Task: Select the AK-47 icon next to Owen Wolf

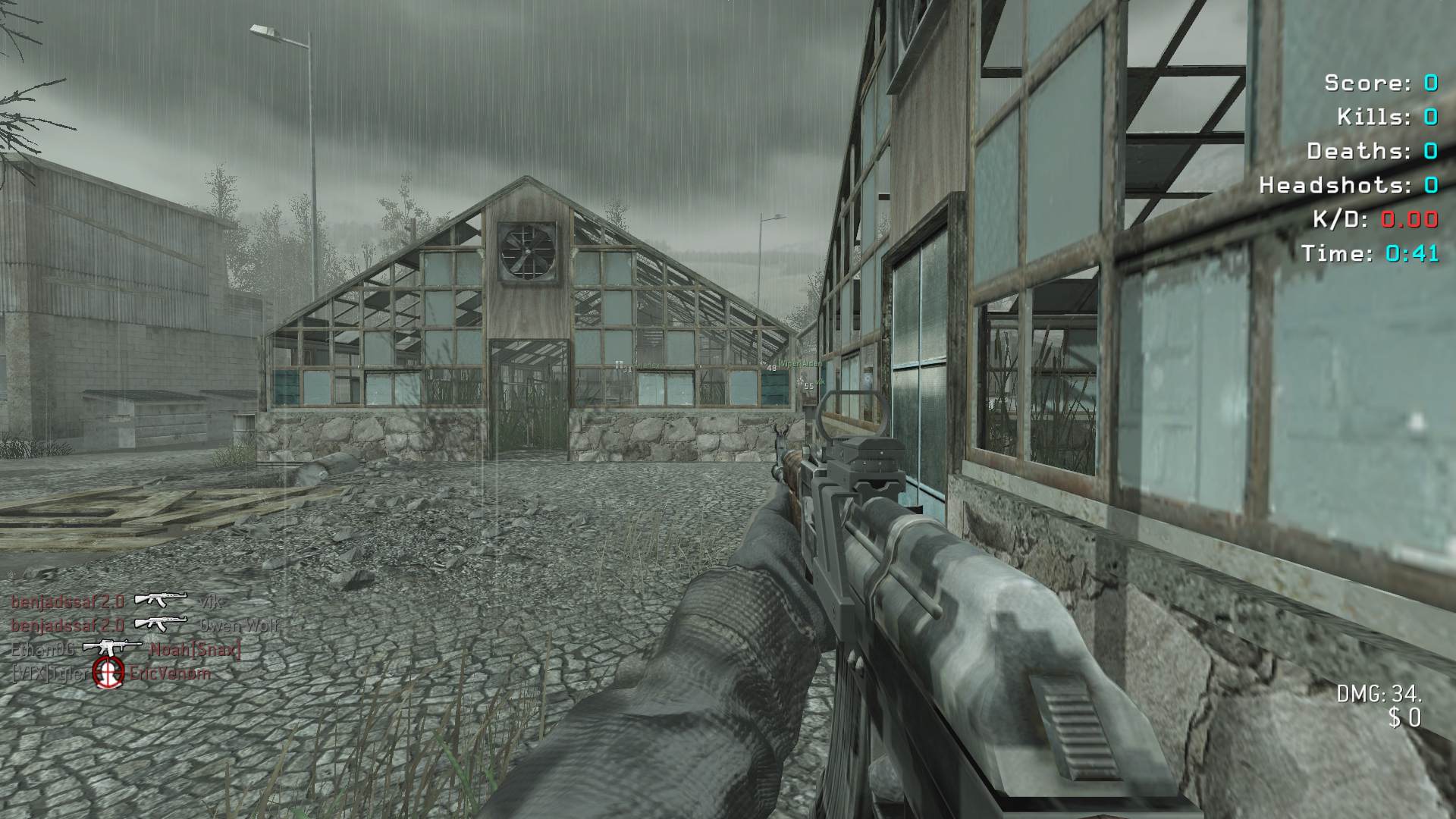Action: click(161, 624)
